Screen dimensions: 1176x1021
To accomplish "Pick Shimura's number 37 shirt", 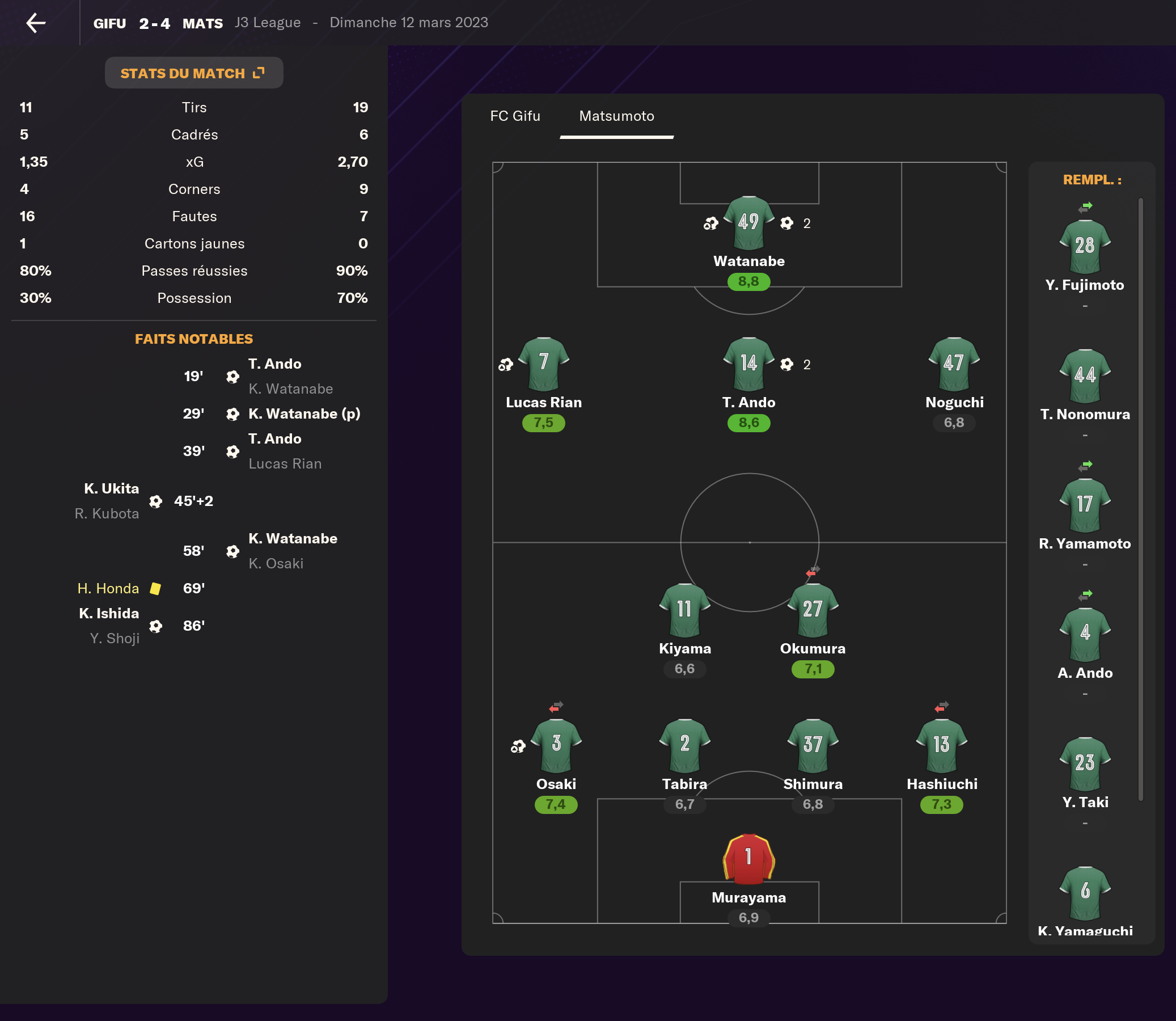I will 813,745.
